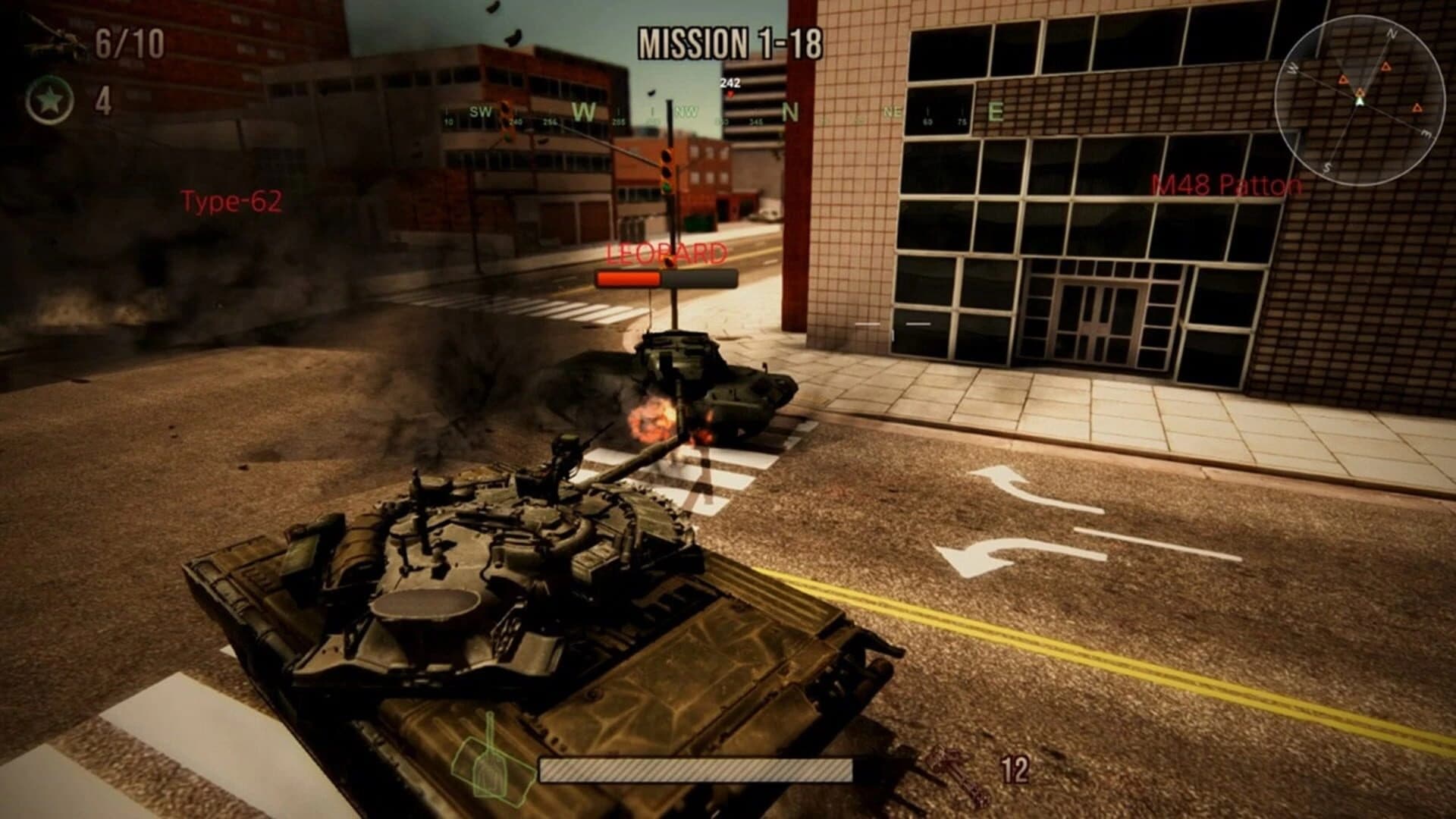Select the MISSION 1-18 title banner
The width and height of the screenshot is (1456, 819).
732,43
